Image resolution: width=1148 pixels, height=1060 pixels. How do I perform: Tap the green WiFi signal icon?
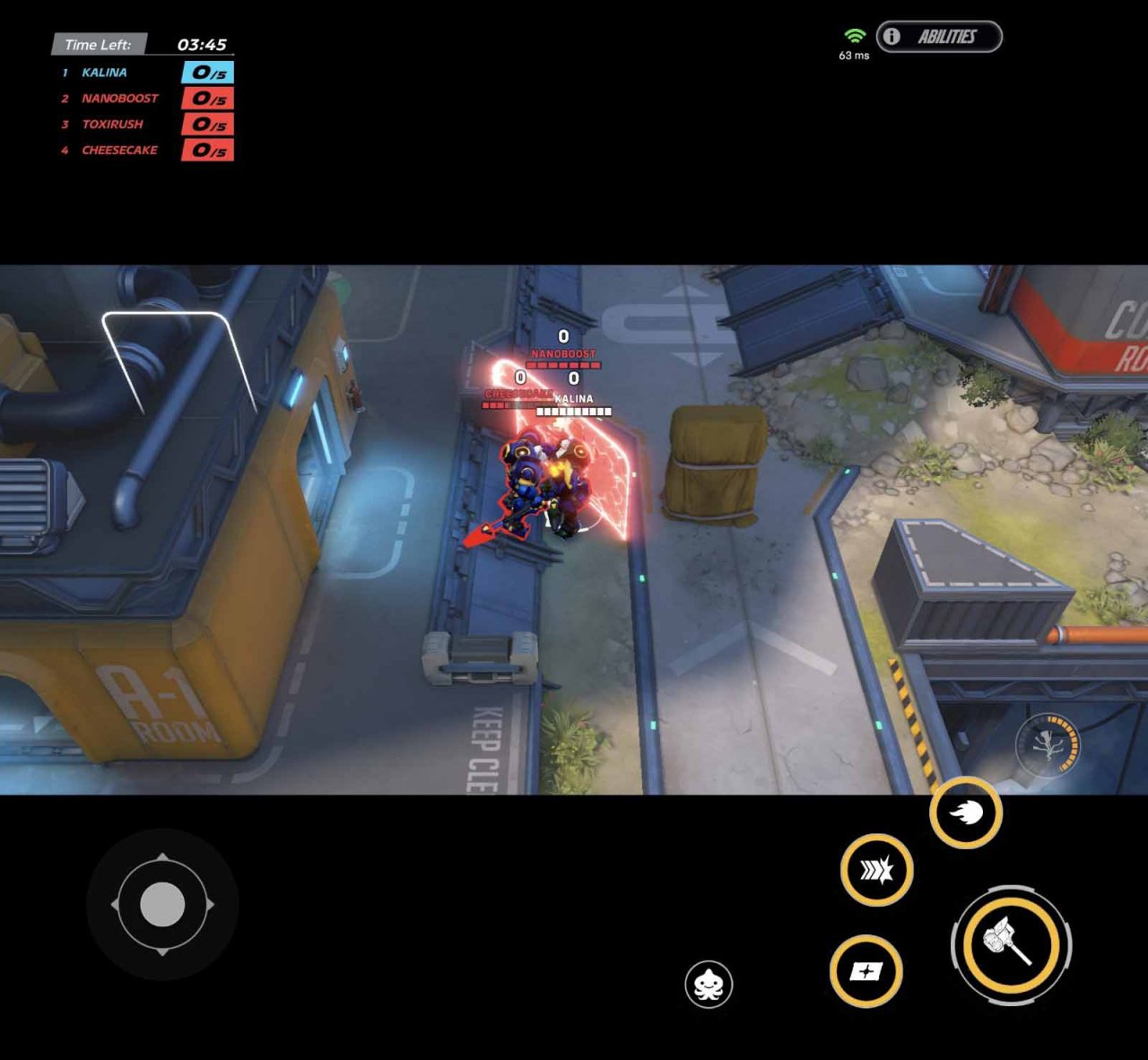point(855,34)
